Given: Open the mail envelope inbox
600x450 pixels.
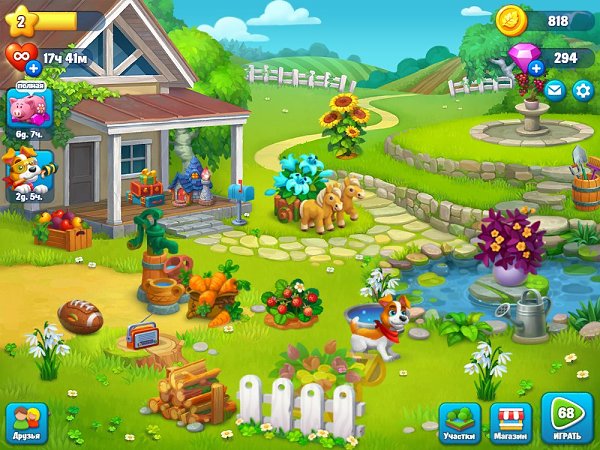Looking at the screenshot, I should [x=555, y=91].
